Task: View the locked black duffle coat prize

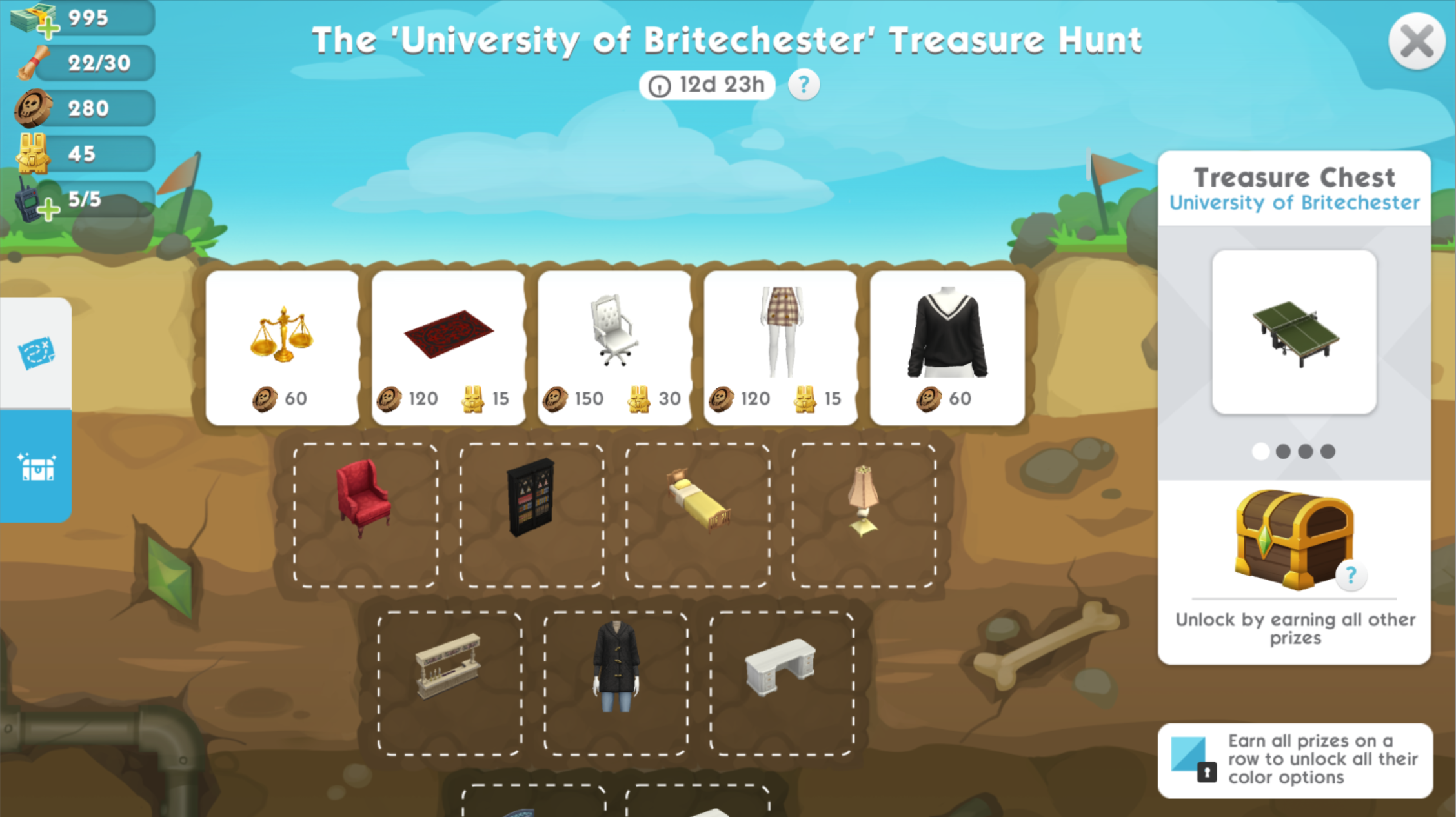Action: click(x=616, y=683)
